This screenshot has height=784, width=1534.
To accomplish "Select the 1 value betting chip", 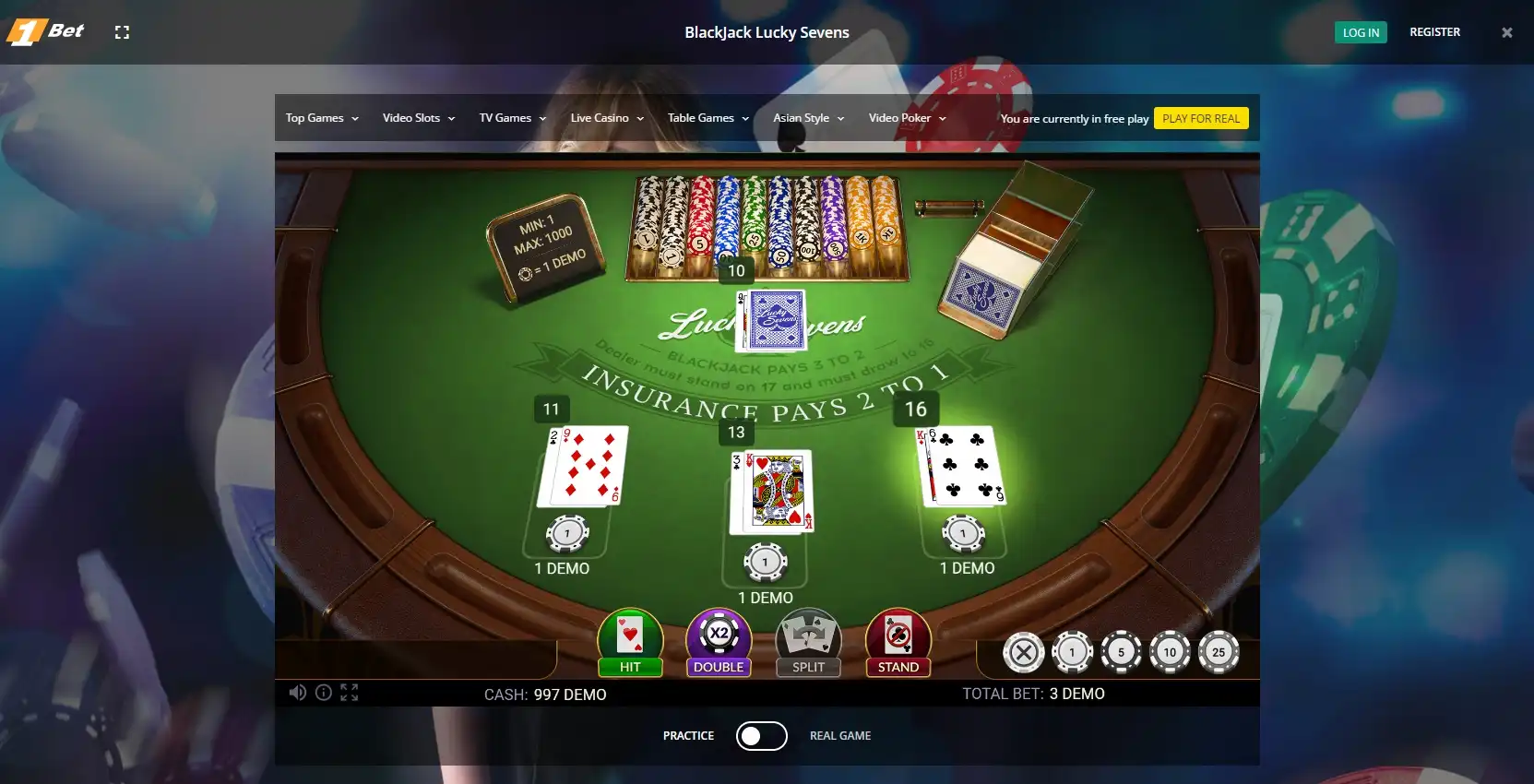I will point(1072,652).
